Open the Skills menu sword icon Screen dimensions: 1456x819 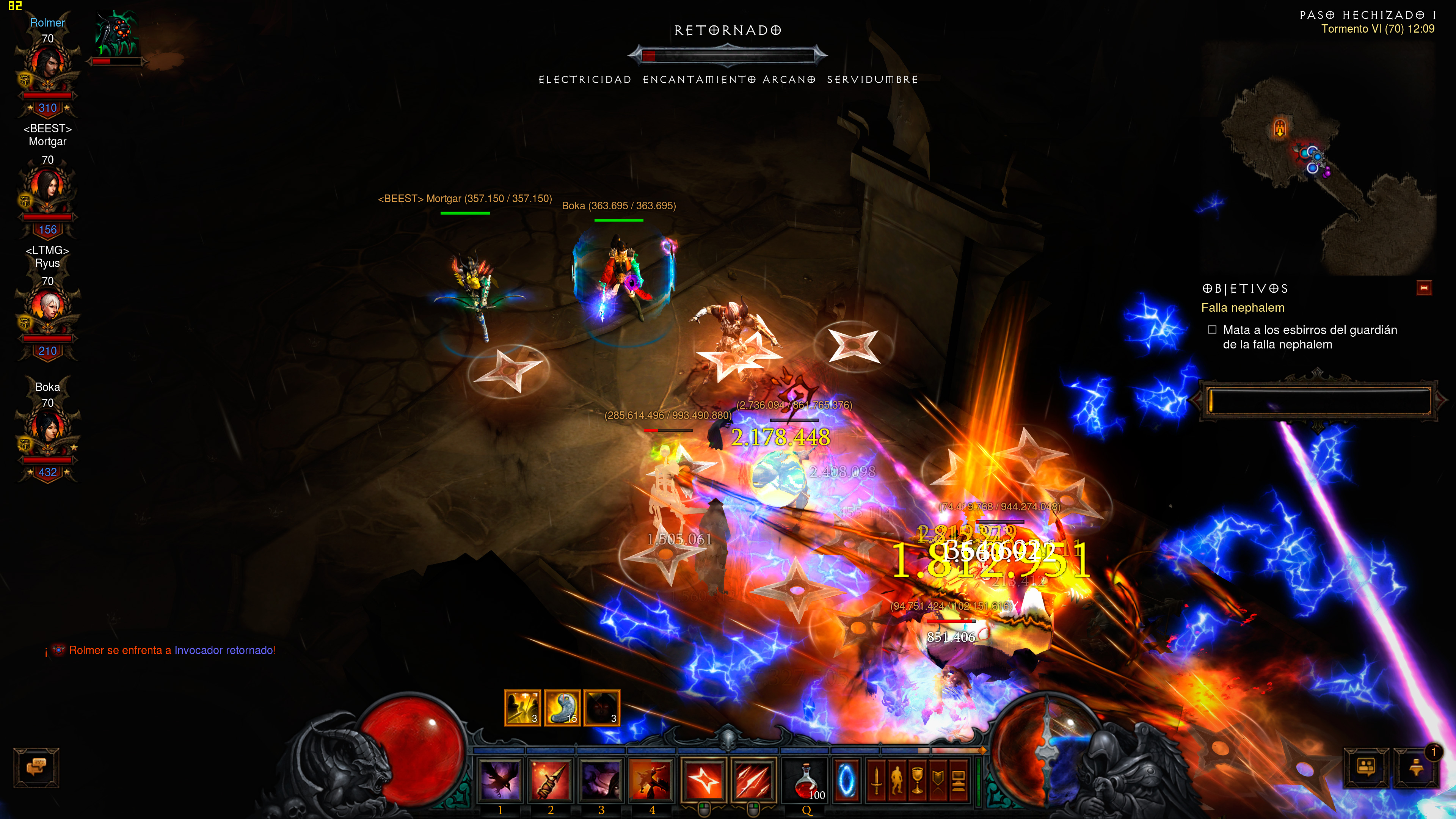point(877,781)
